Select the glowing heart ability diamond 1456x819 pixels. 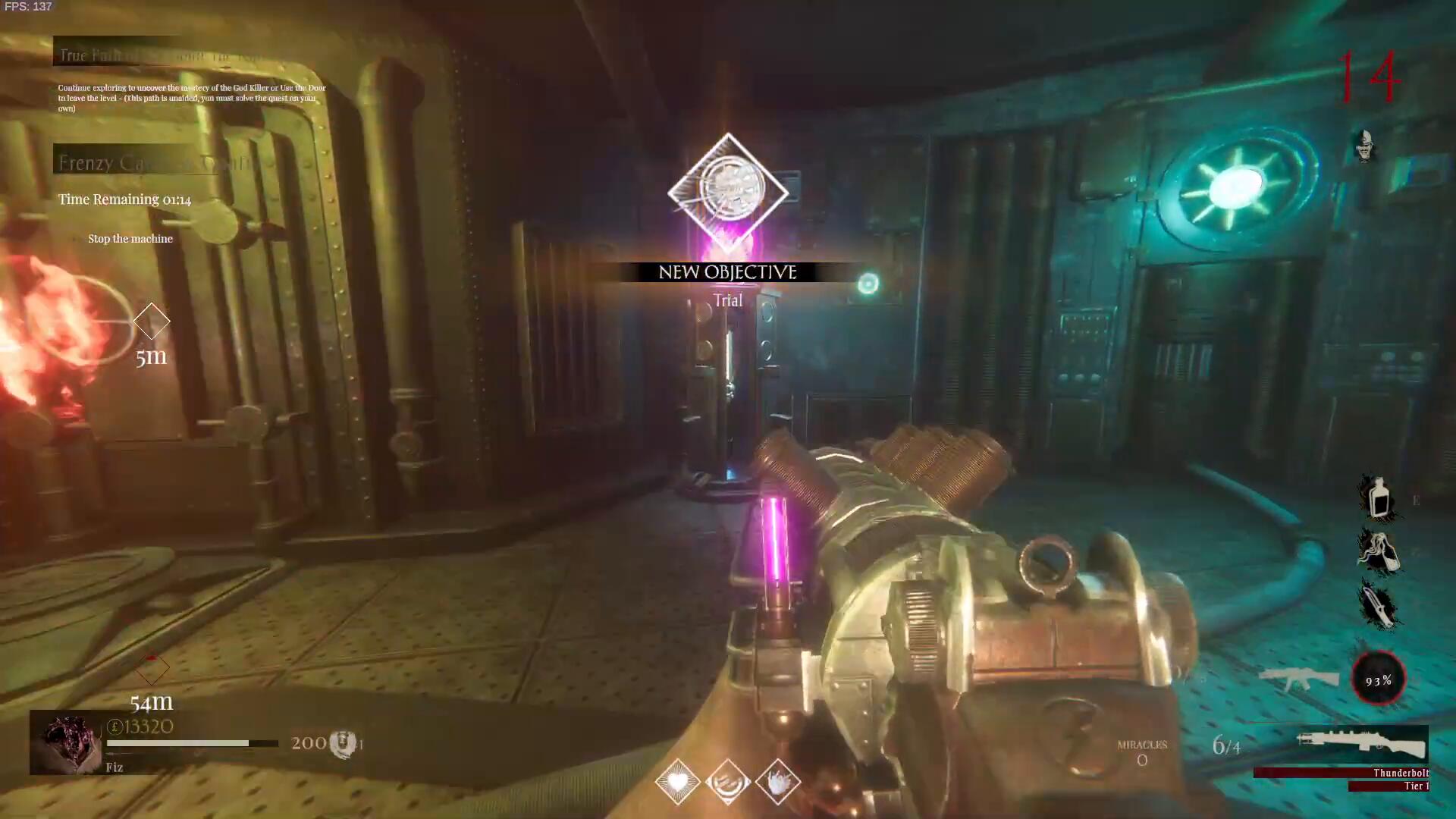pos(677,781)
